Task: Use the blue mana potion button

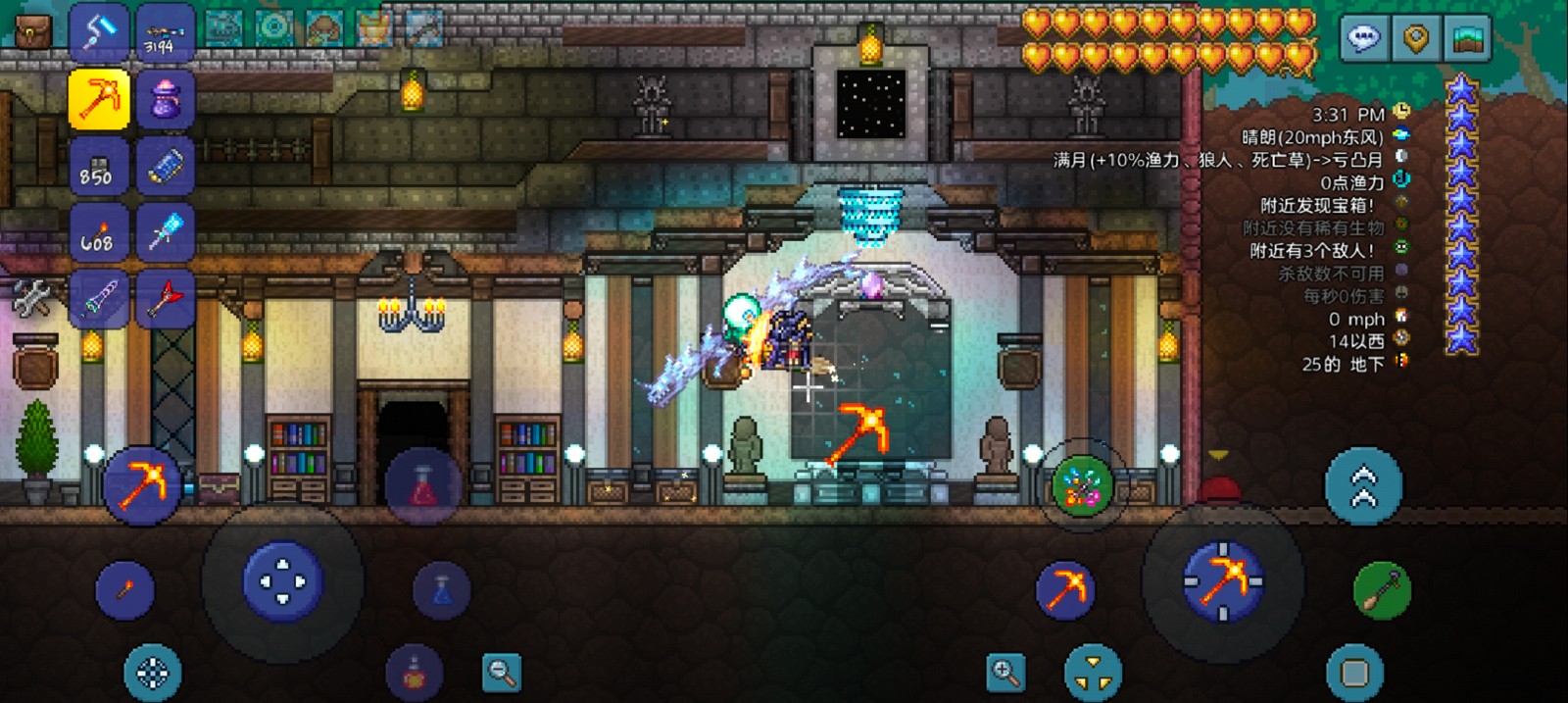Action: point(441,590)
